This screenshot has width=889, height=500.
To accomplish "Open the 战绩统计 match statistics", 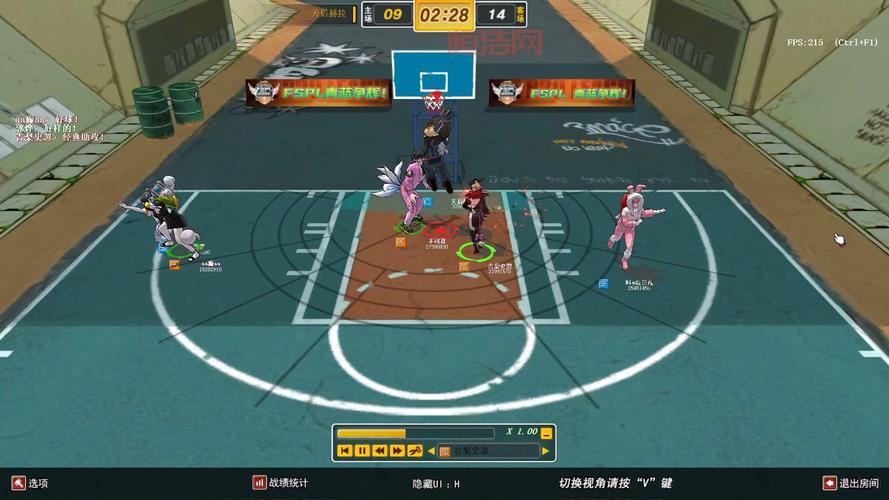I will tap(281, 483).
